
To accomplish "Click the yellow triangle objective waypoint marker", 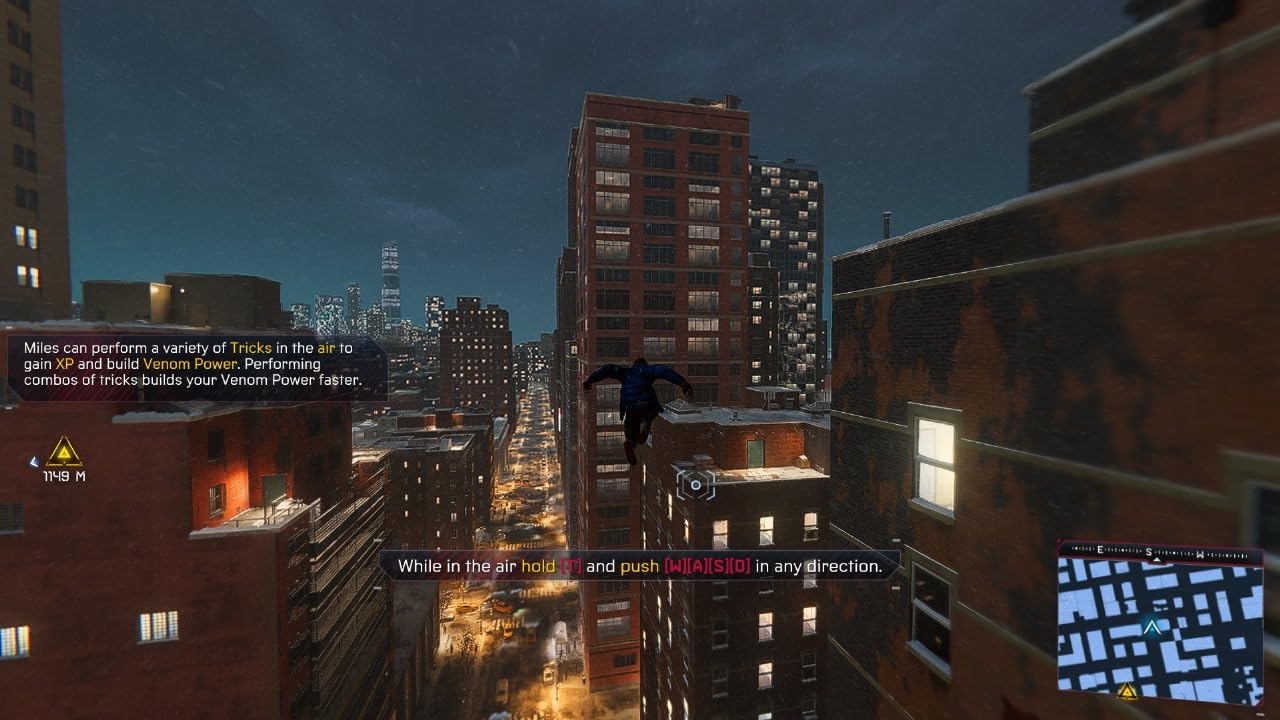I will pyautogui.click(x=64, y=452).
